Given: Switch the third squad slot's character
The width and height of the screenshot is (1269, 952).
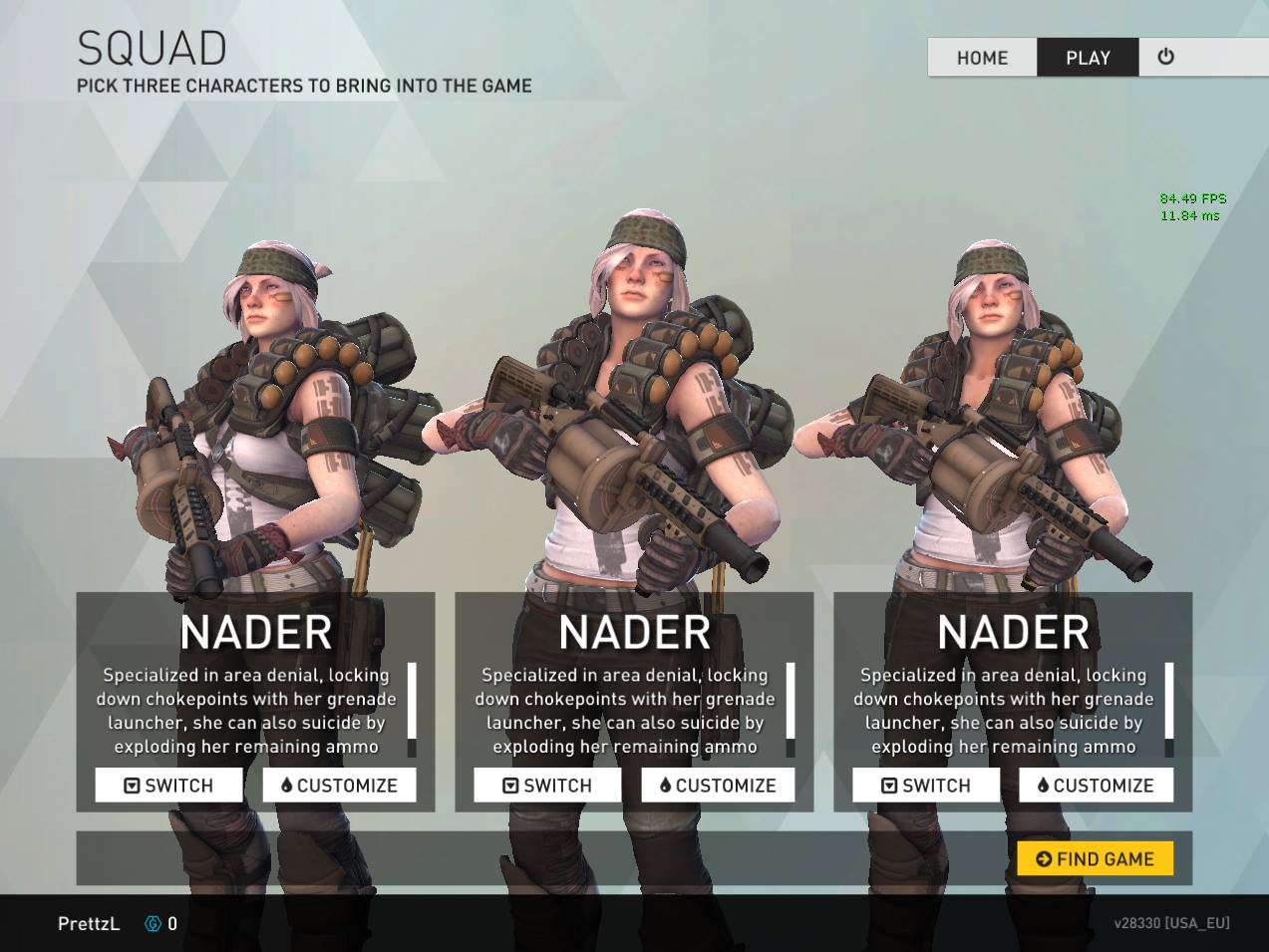Looking at the screenshot, I should [926, 786].
